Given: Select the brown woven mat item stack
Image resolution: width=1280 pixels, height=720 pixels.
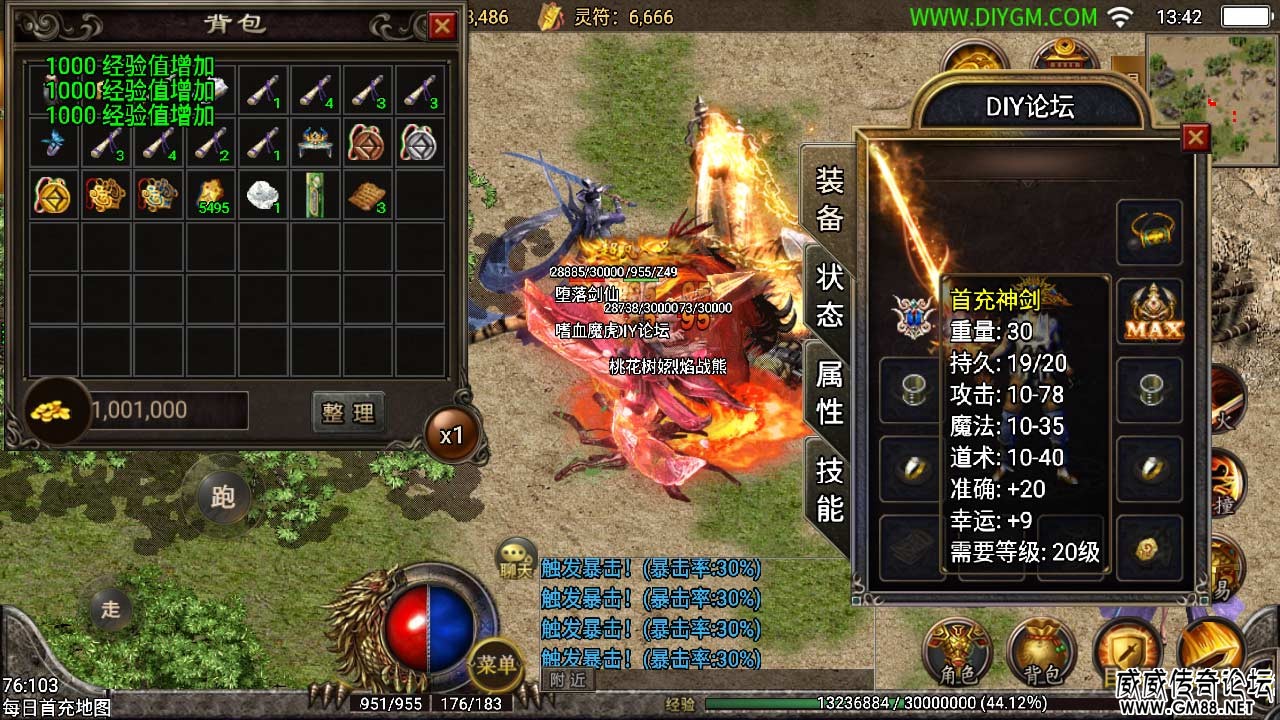Looking at the screenshot, I should (368, 194).
